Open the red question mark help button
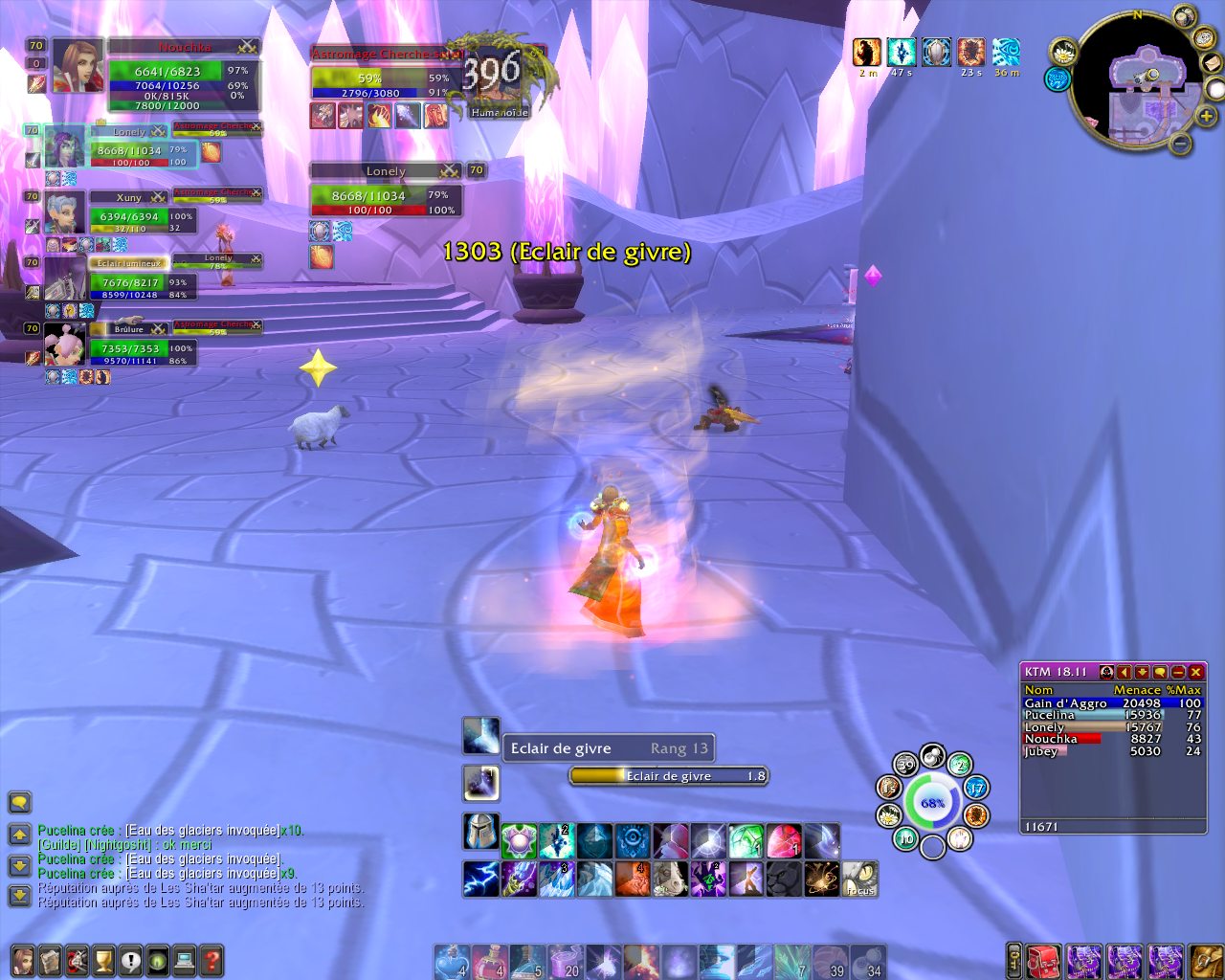The image size is (1225, 980). coord(212,960)
